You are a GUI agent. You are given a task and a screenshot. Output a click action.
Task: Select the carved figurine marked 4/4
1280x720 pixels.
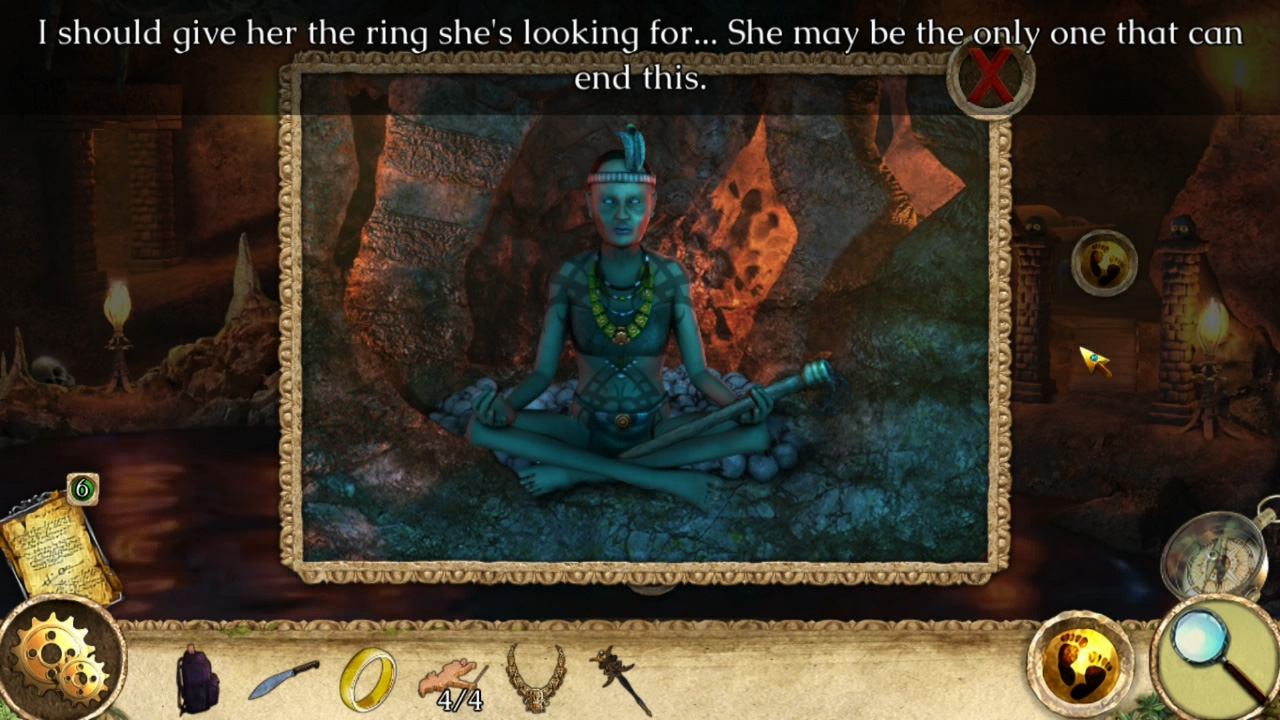pos(452,675)
